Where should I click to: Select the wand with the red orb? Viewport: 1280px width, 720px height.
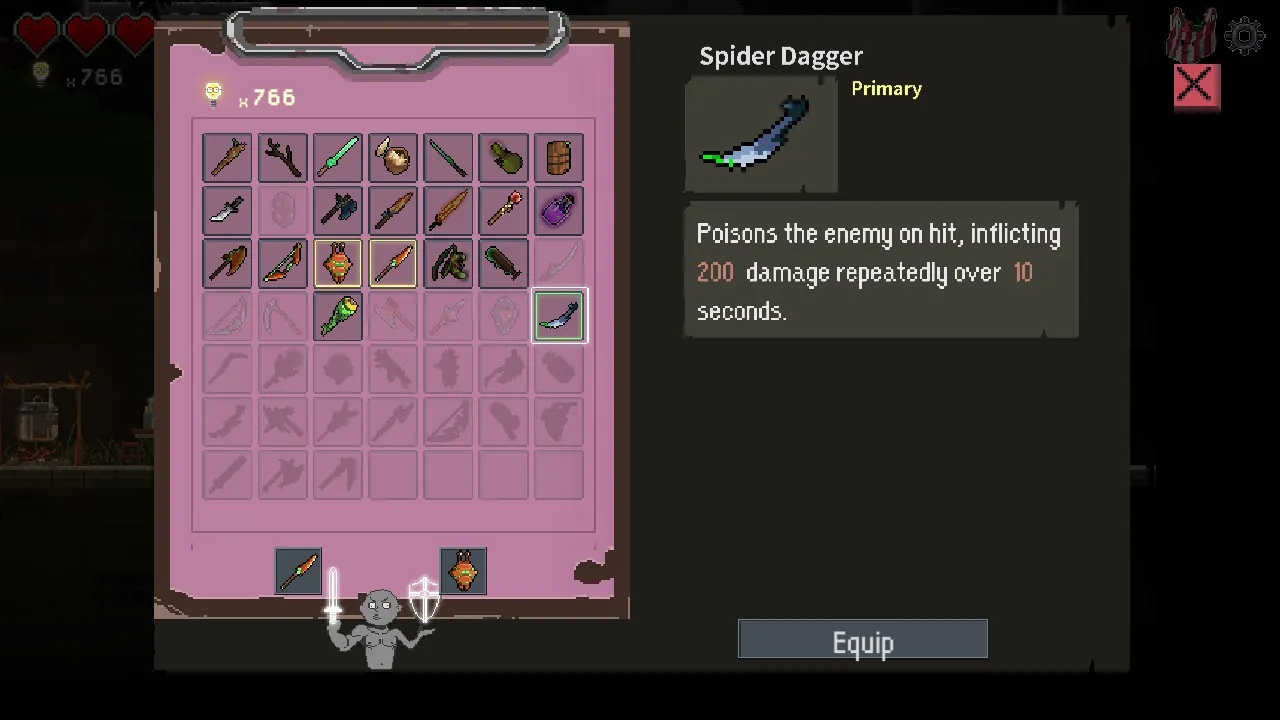[503, 210]
